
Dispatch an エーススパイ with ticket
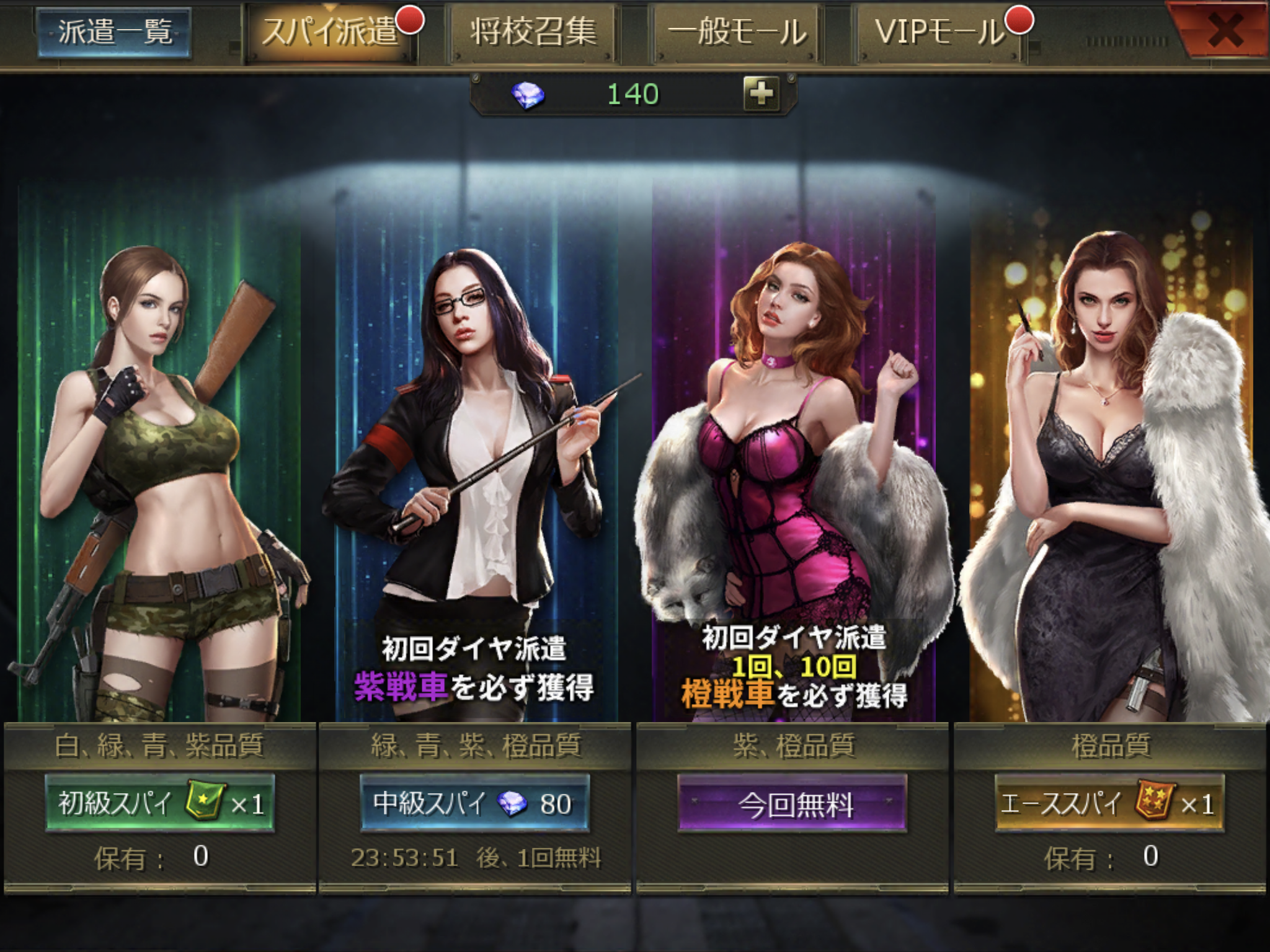(x=1109, y=803)
